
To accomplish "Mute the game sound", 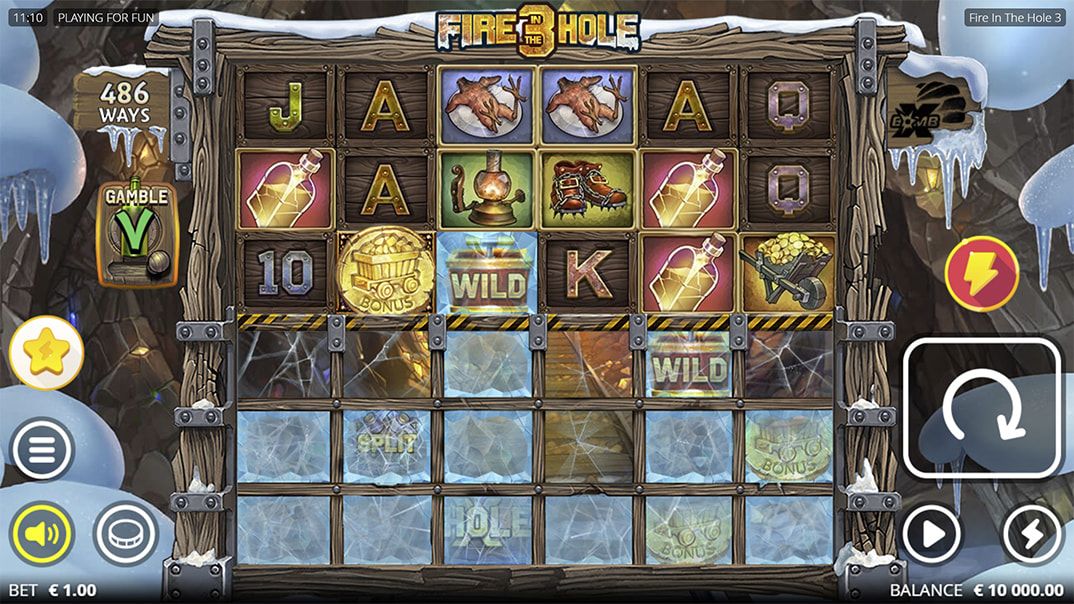I will (x=42, y=533).
